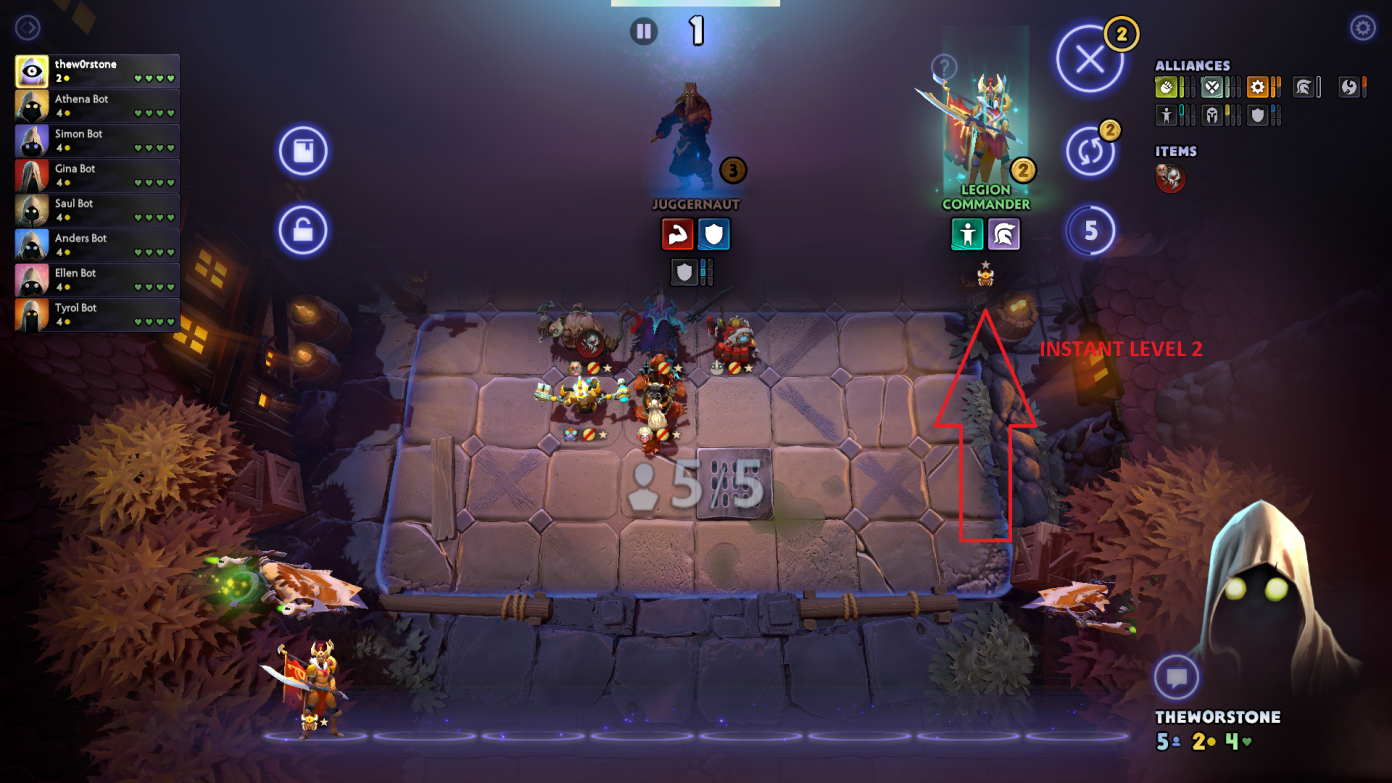Expand the left side panel arrow
Image resolution: width=1392 pixels, height=783 pixels.
click(x=27, y=28)
